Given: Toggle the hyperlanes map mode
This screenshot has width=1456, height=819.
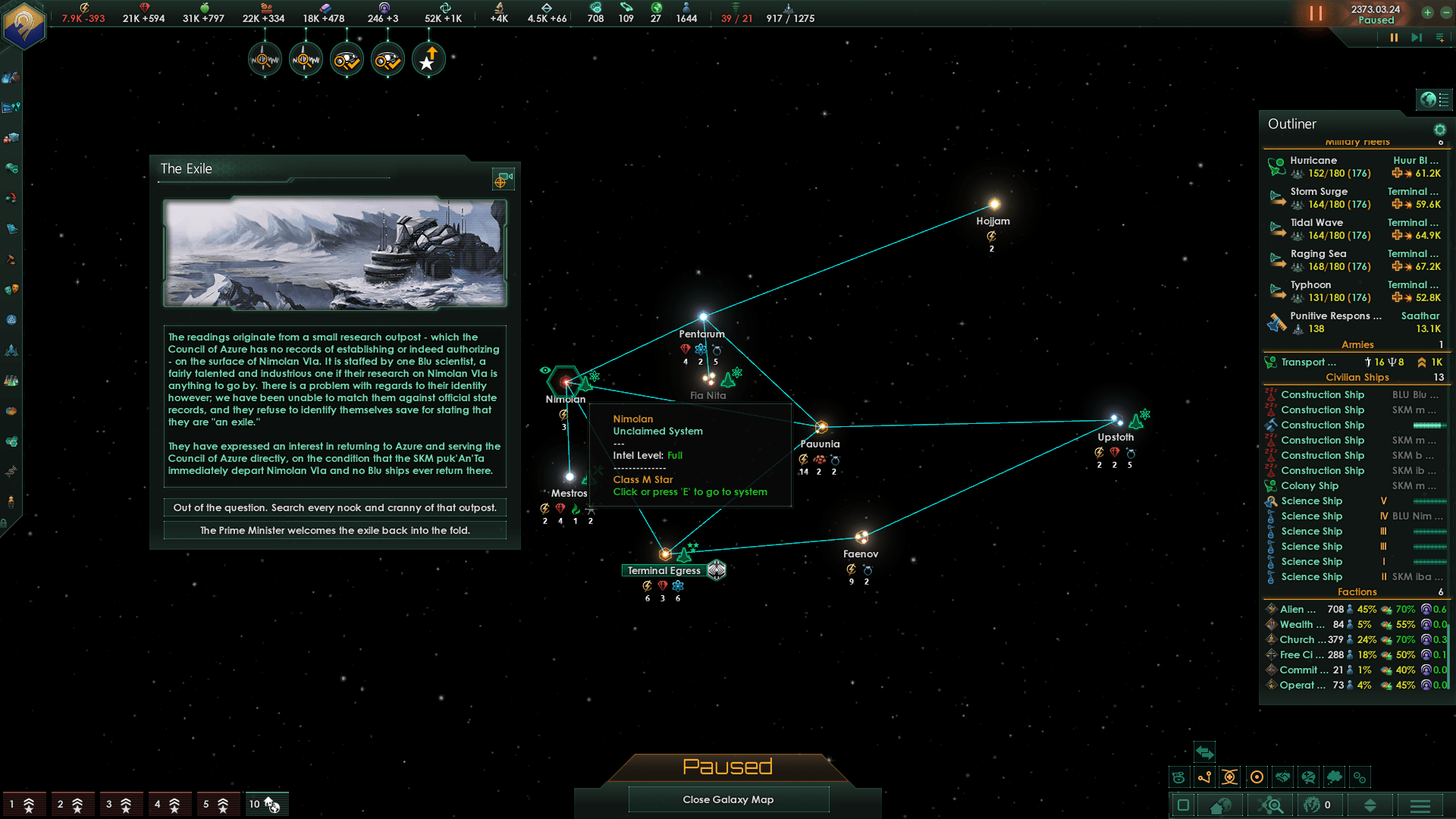Looking at the screenshot, I should tap(1204, 777).
